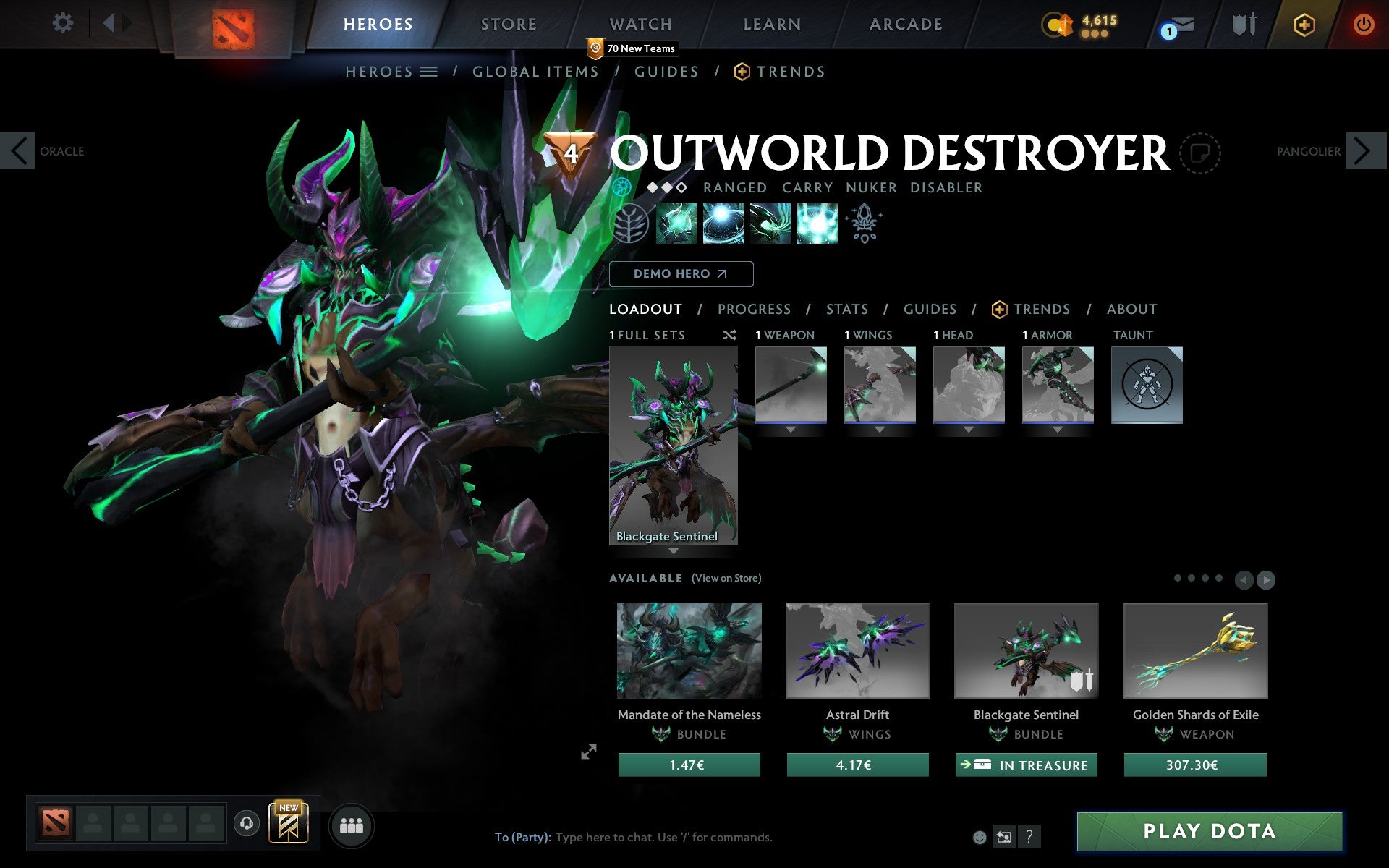Open the STORE menu in the top bar
The height and width of the screenshot is (868, 1389).
[x=508, y=23]
